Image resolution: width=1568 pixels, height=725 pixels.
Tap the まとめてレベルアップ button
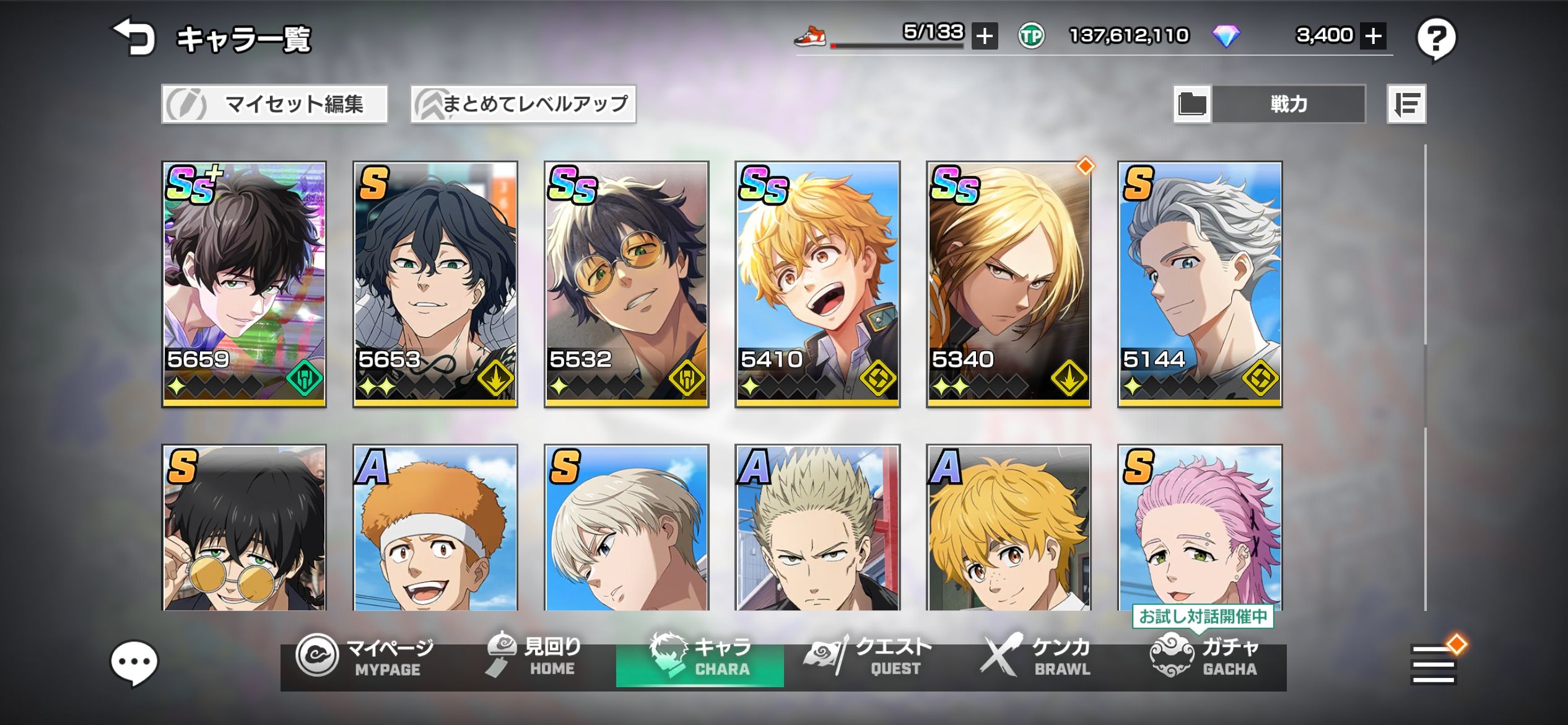pyautogui.click(x=523, y=104)
